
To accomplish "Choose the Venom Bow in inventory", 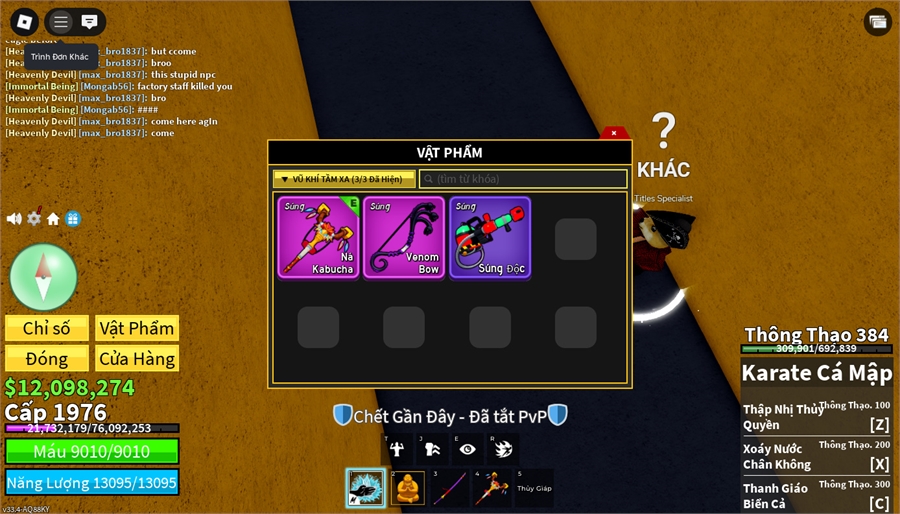I will tap(404, 237).
